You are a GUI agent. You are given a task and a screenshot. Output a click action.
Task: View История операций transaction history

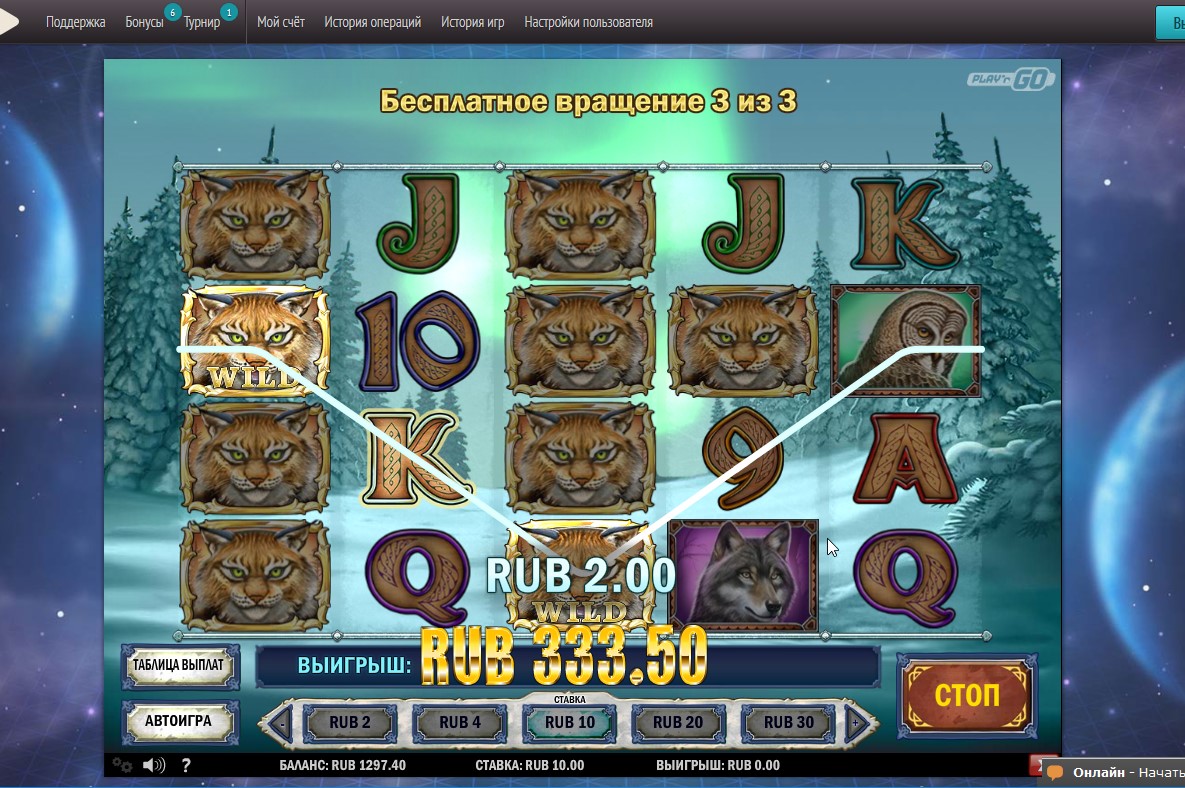click(x=373, y=22)
